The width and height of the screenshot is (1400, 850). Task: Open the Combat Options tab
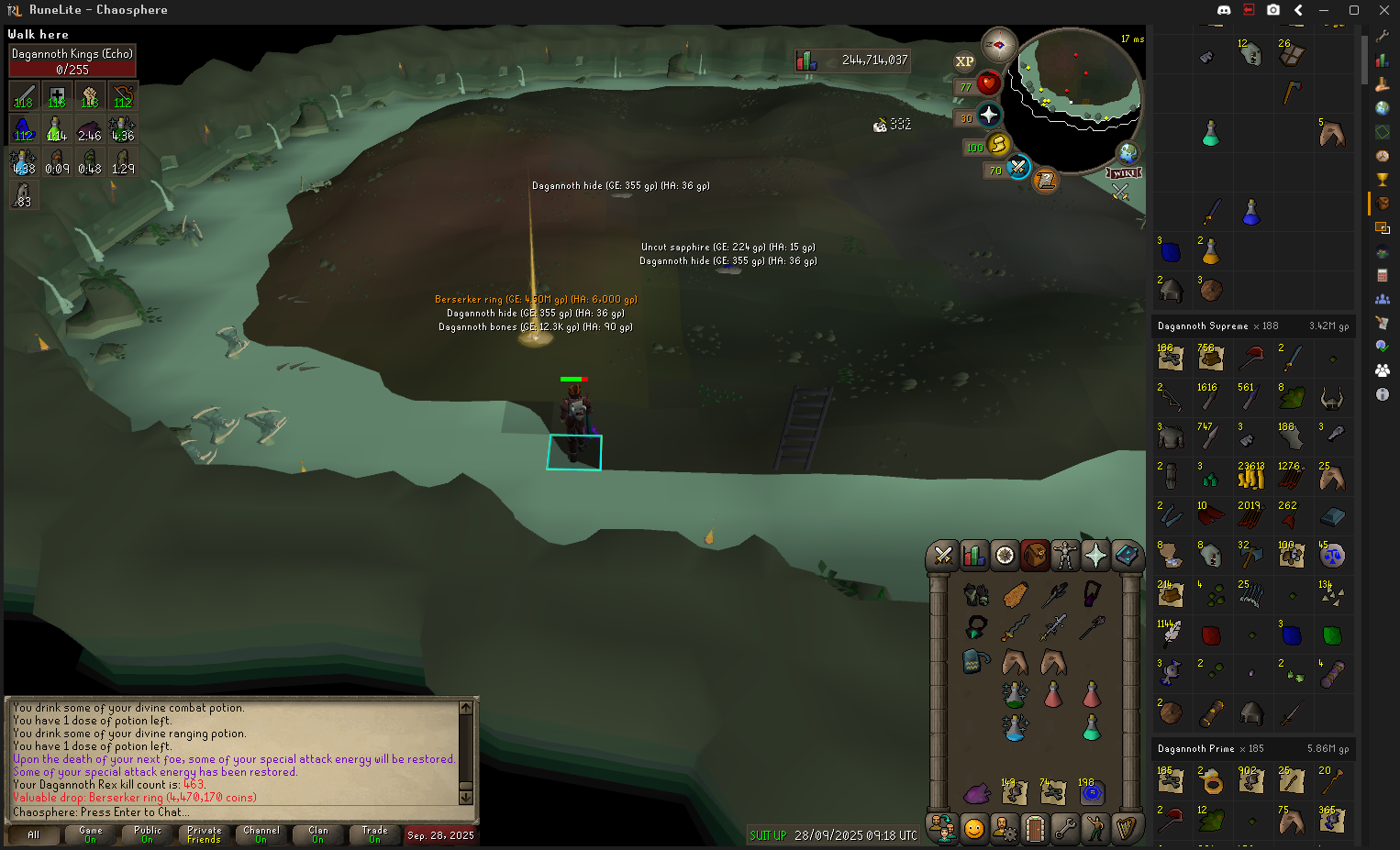pyautogui.click(x=942, y=555)
